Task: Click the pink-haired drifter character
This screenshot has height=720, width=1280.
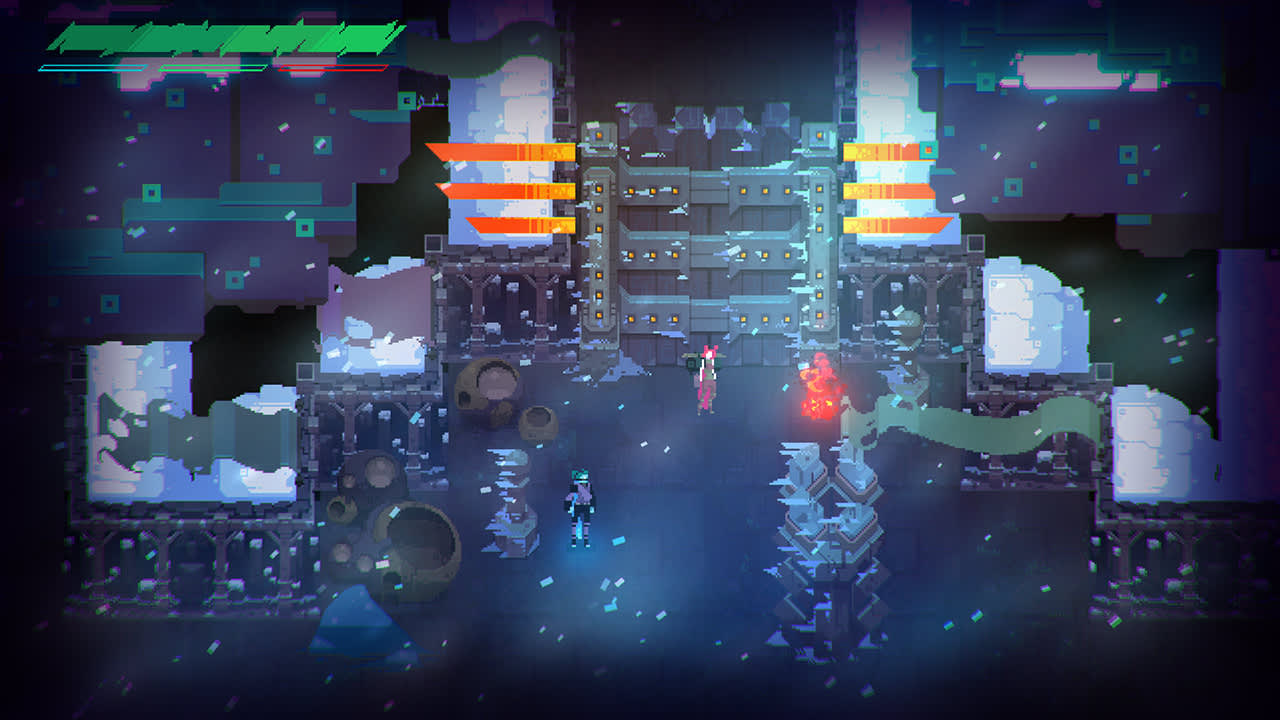Action: pyautogui.click(x=706, y=380)
